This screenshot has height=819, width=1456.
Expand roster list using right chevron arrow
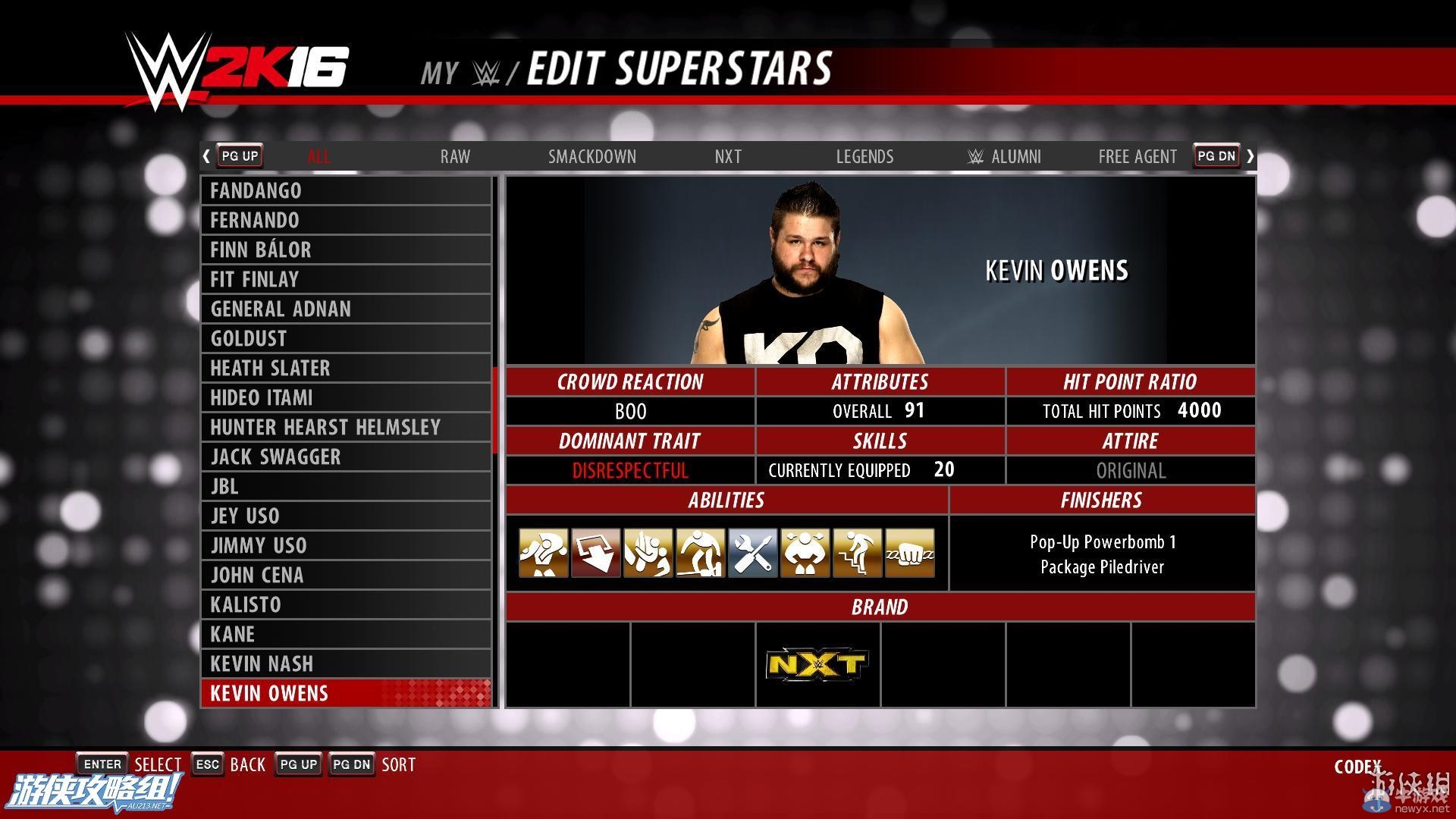[1250, 155]
